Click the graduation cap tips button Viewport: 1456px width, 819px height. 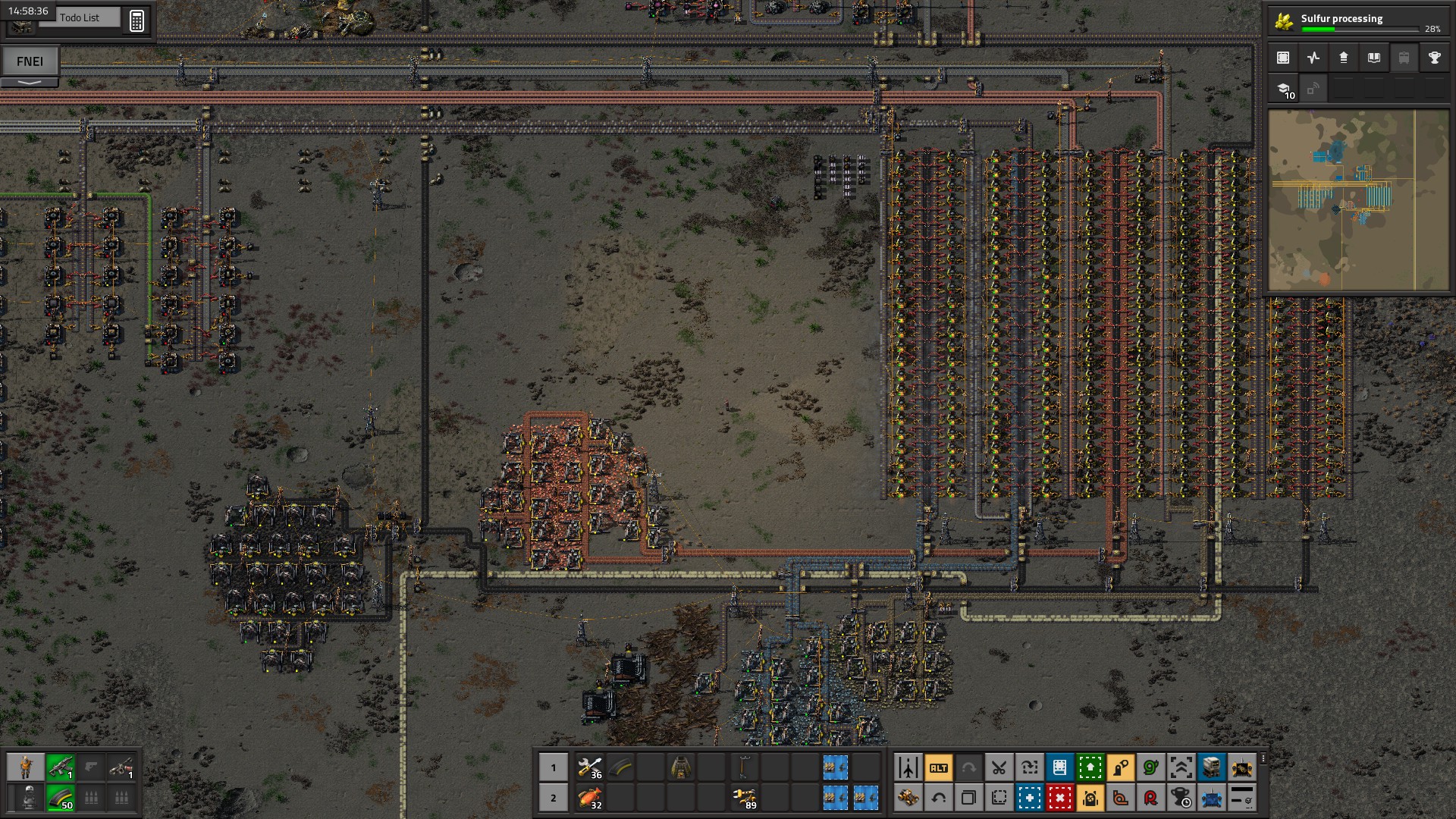(x=1284, y=89)
